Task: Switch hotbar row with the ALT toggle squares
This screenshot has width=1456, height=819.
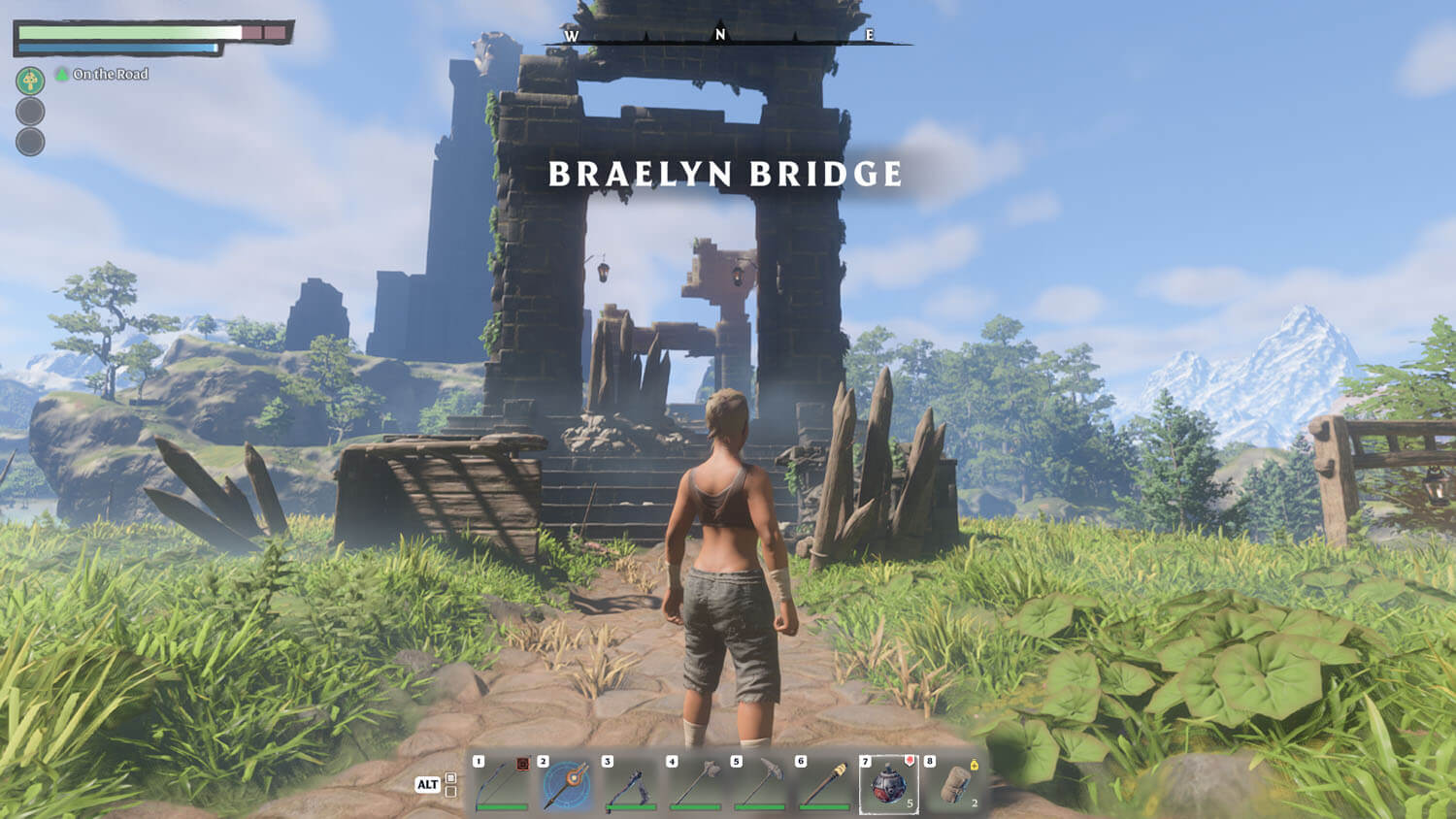Action: (450, 784)
